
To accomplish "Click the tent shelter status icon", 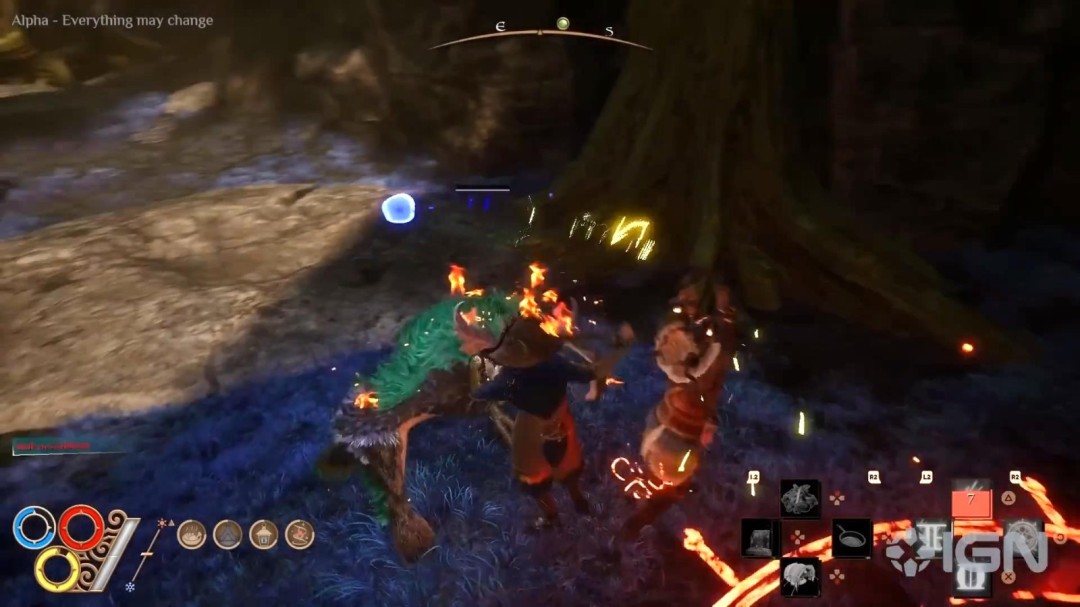I will tap(228, 534).
